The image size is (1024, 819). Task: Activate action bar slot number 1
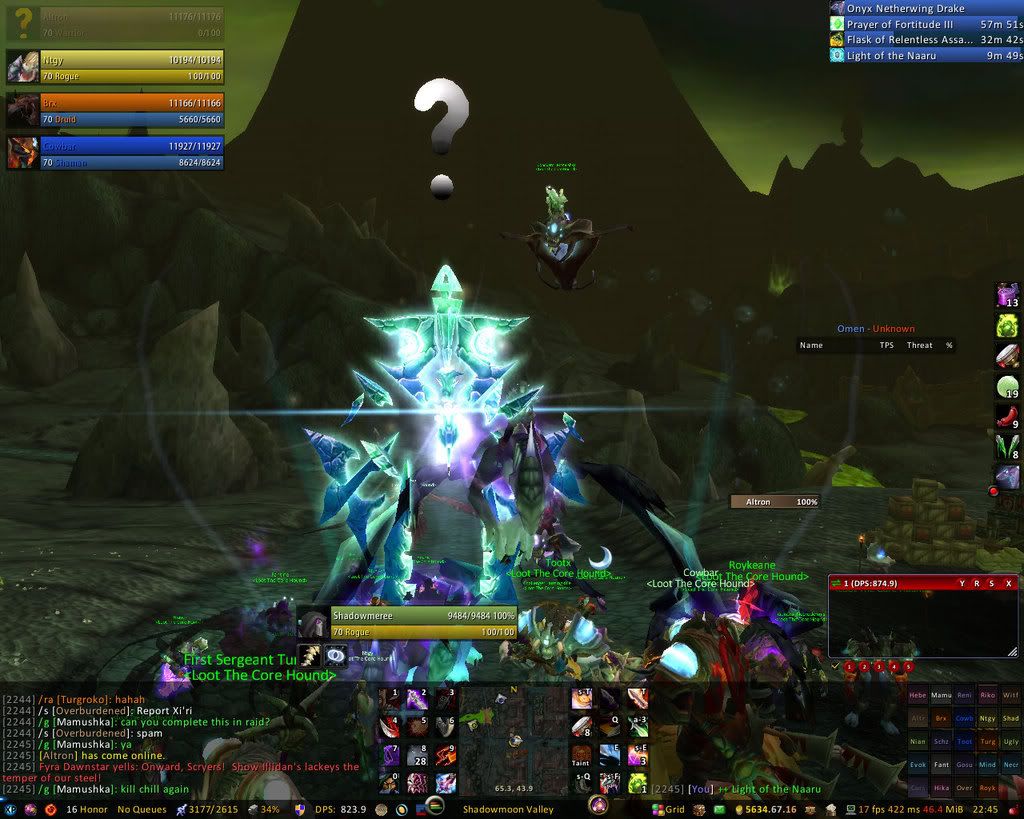coord(390,699)
